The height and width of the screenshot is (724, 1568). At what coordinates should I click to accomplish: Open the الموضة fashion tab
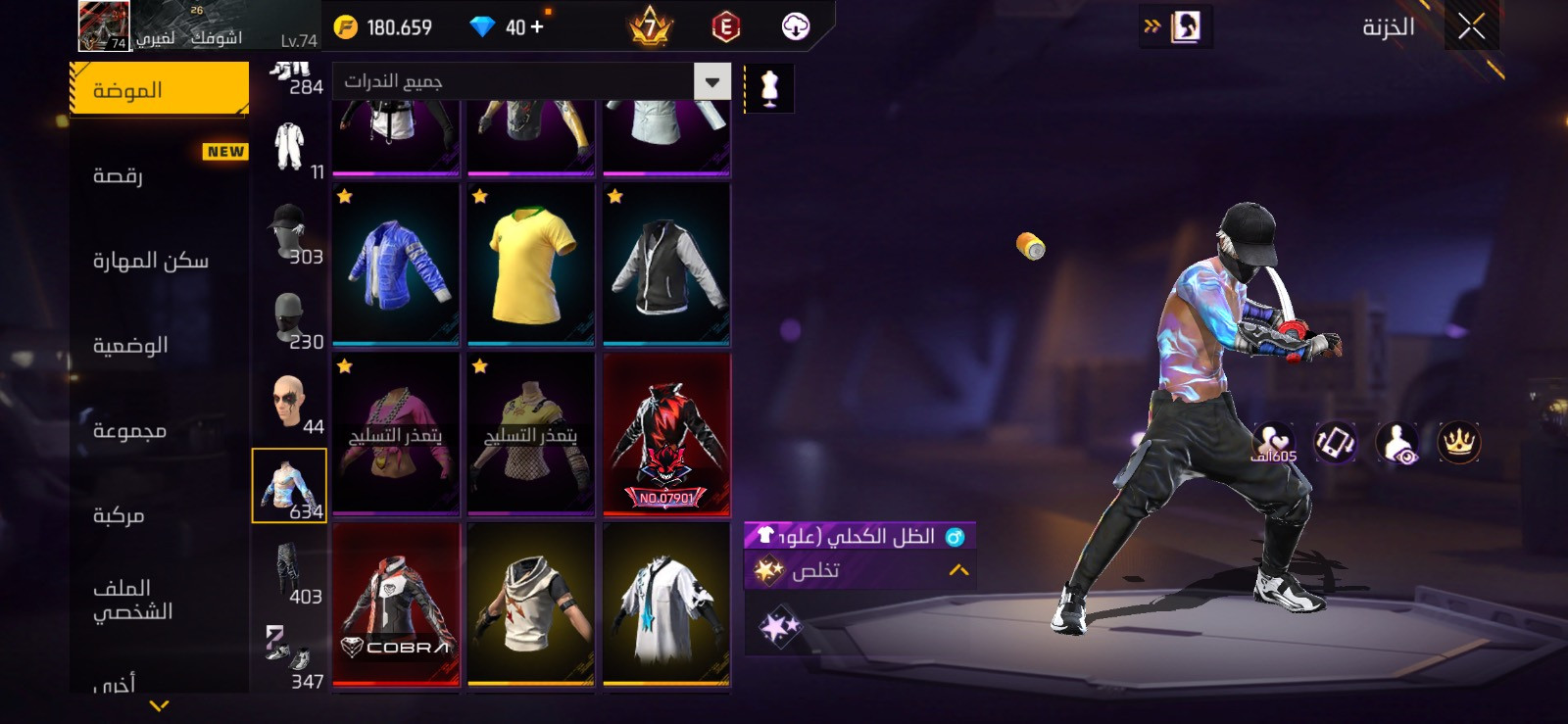[x=159, y=90]
